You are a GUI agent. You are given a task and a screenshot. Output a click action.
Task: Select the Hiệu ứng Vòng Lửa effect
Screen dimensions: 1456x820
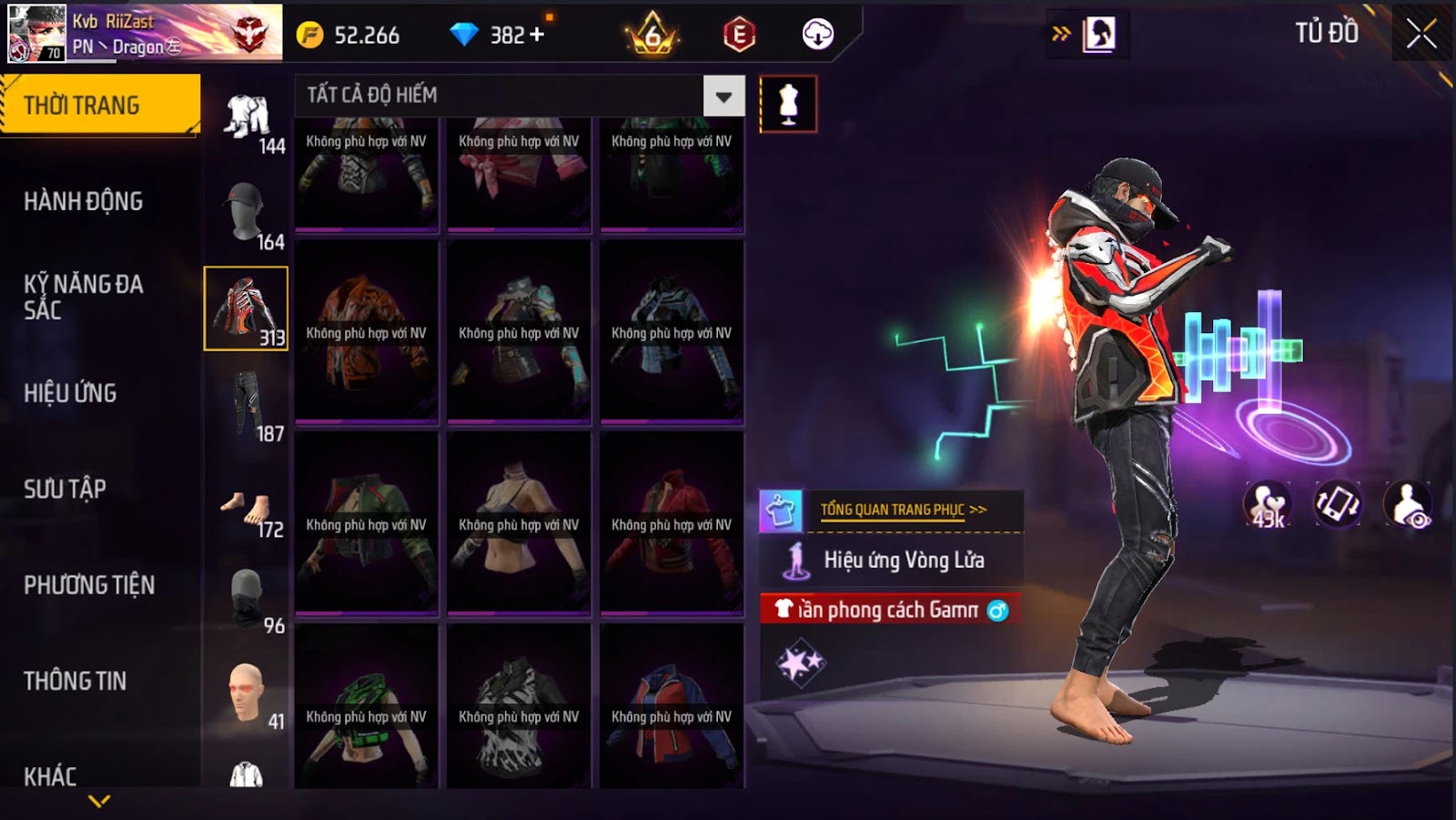(903, 561)
